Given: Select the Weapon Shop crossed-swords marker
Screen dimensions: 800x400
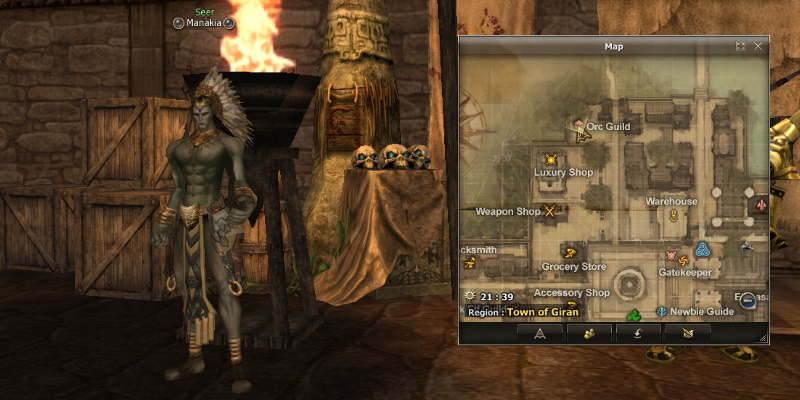Looking at the screenshot, I should tap(549, 212).
